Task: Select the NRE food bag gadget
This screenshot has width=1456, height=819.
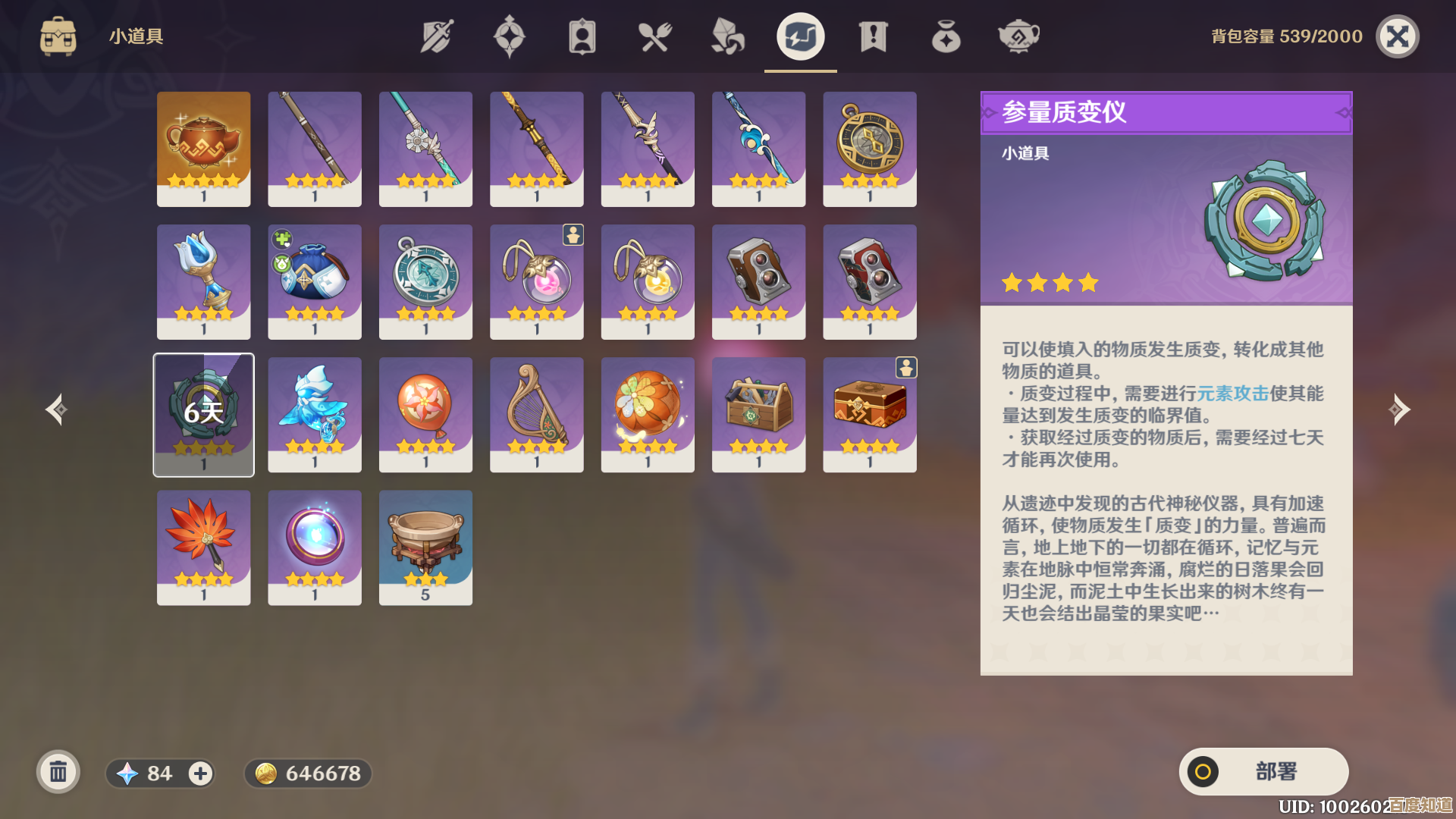Action: pyautogui.click(x=314, y=281)
